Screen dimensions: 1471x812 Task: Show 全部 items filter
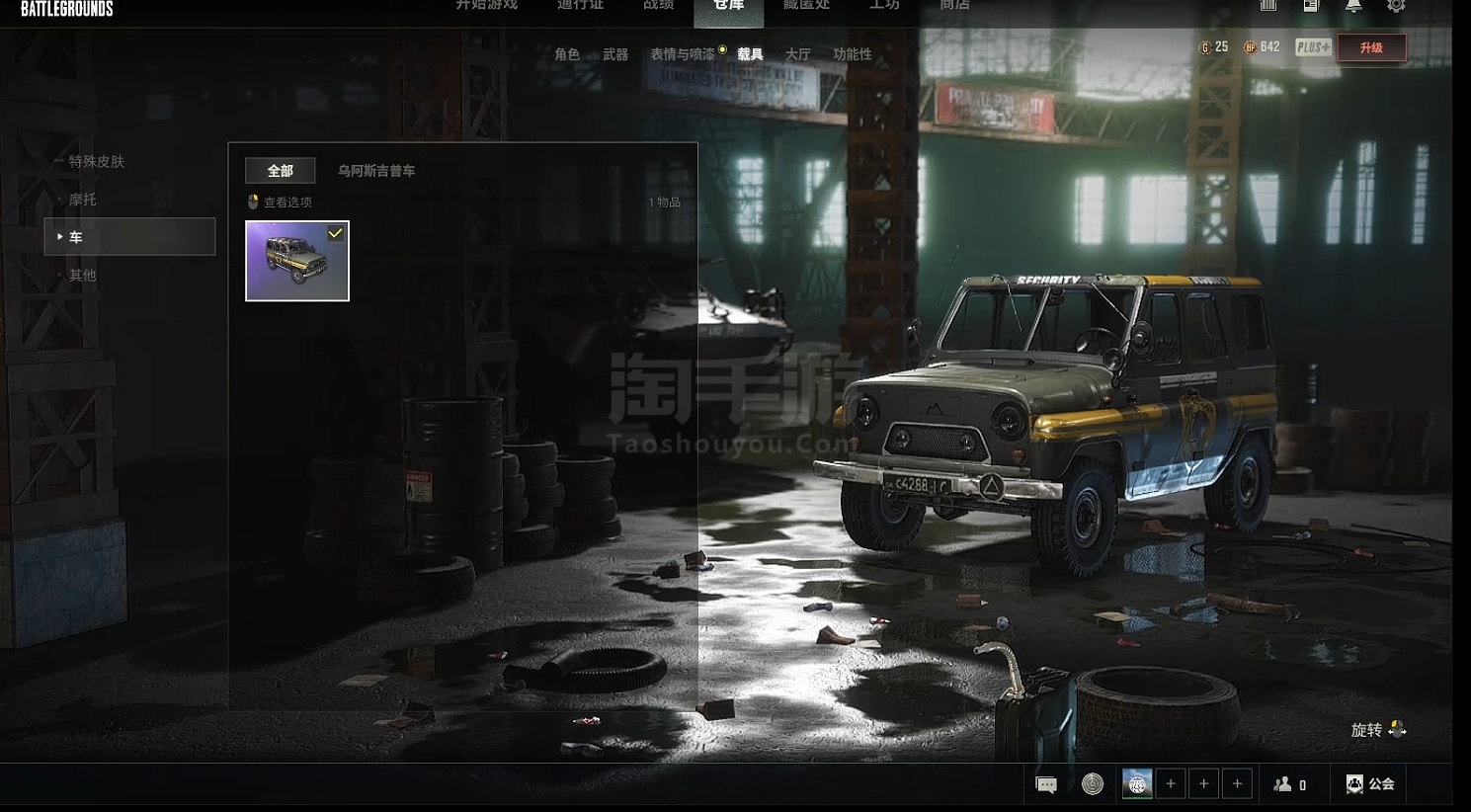pyautogui.click(x=280, y=171)
